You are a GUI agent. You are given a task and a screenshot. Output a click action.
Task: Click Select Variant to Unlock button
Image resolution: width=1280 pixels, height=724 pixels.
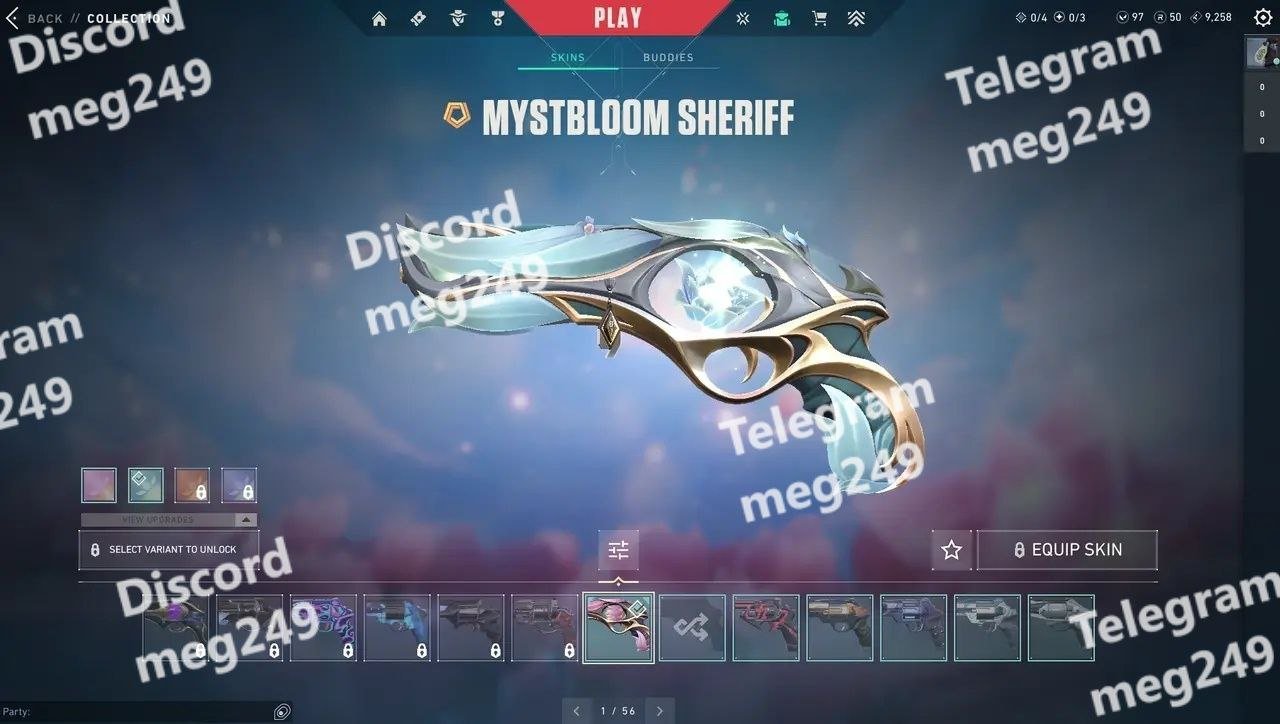169,549
